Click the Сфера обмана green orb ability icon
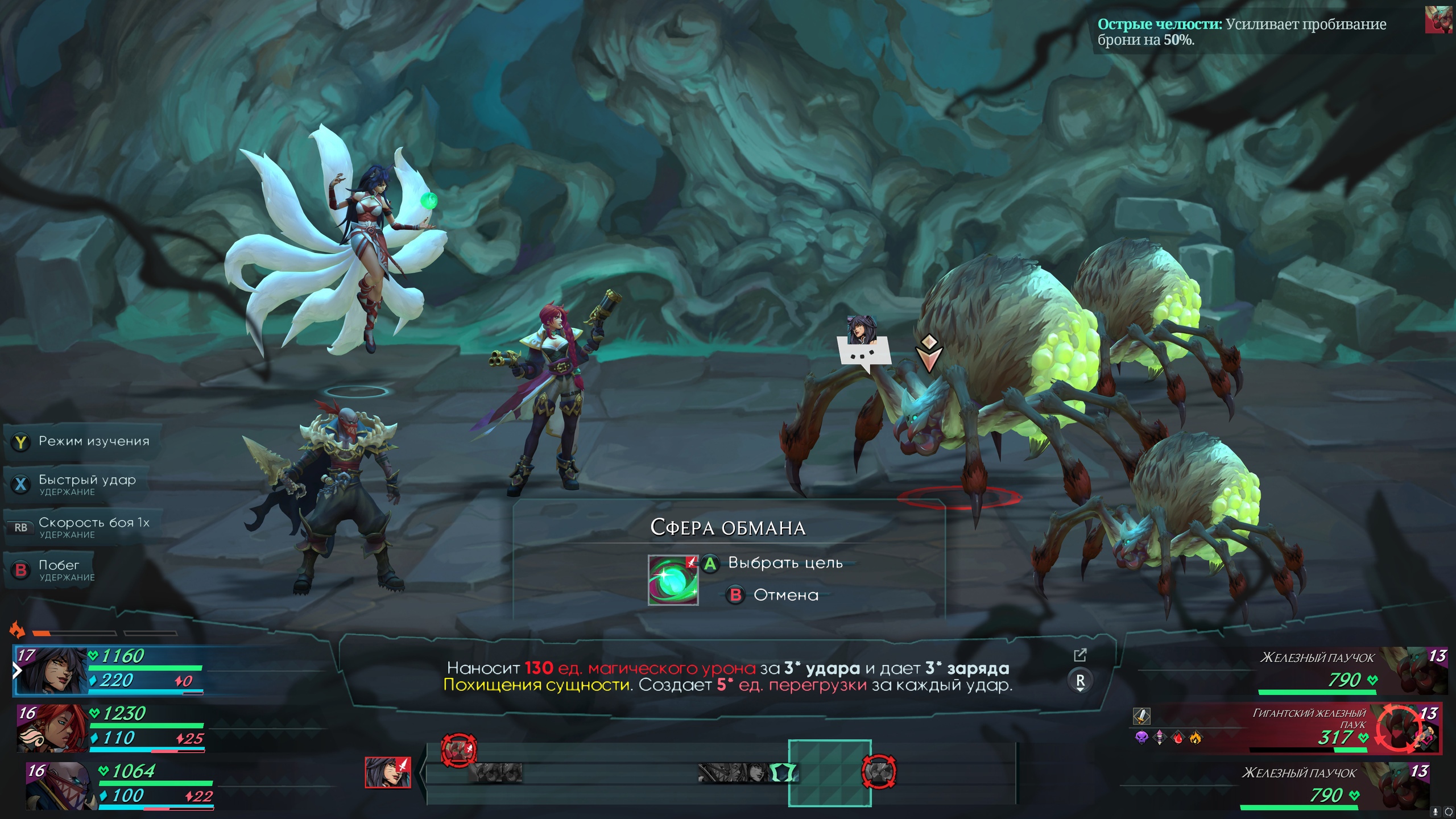 point(673,580)
